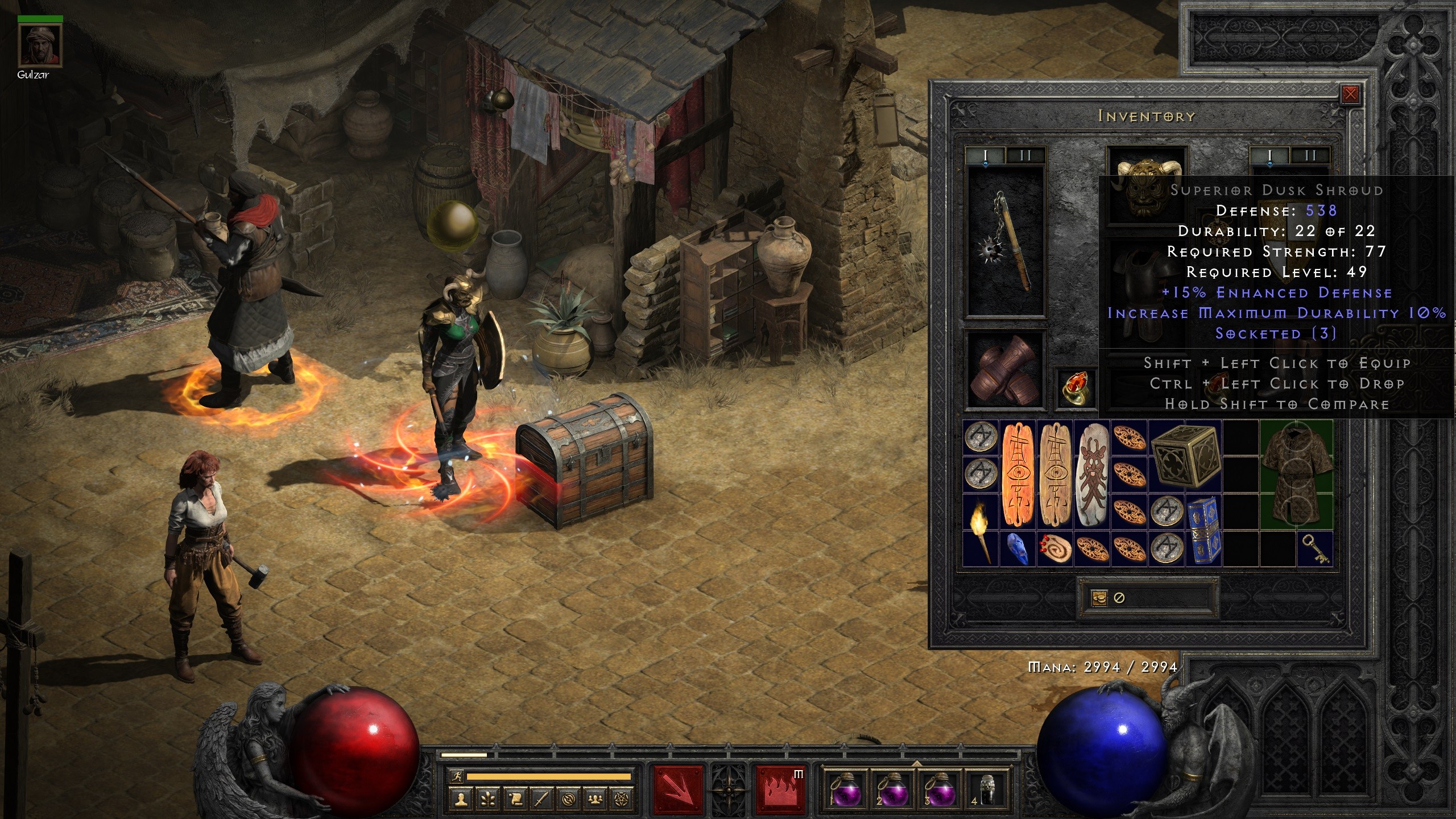
Task: Open the character screen button
Action: tap(462, 799)
